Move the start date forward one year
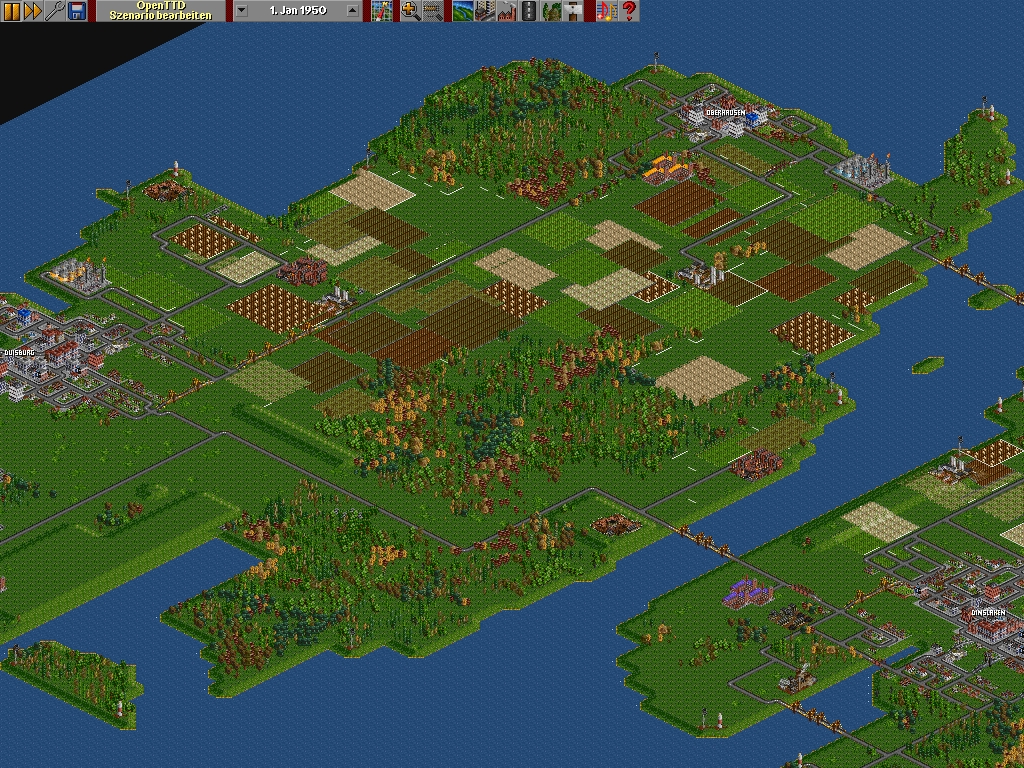This screenshot has height=768, width=1024. pyautogui.click(x=352, y=11)
